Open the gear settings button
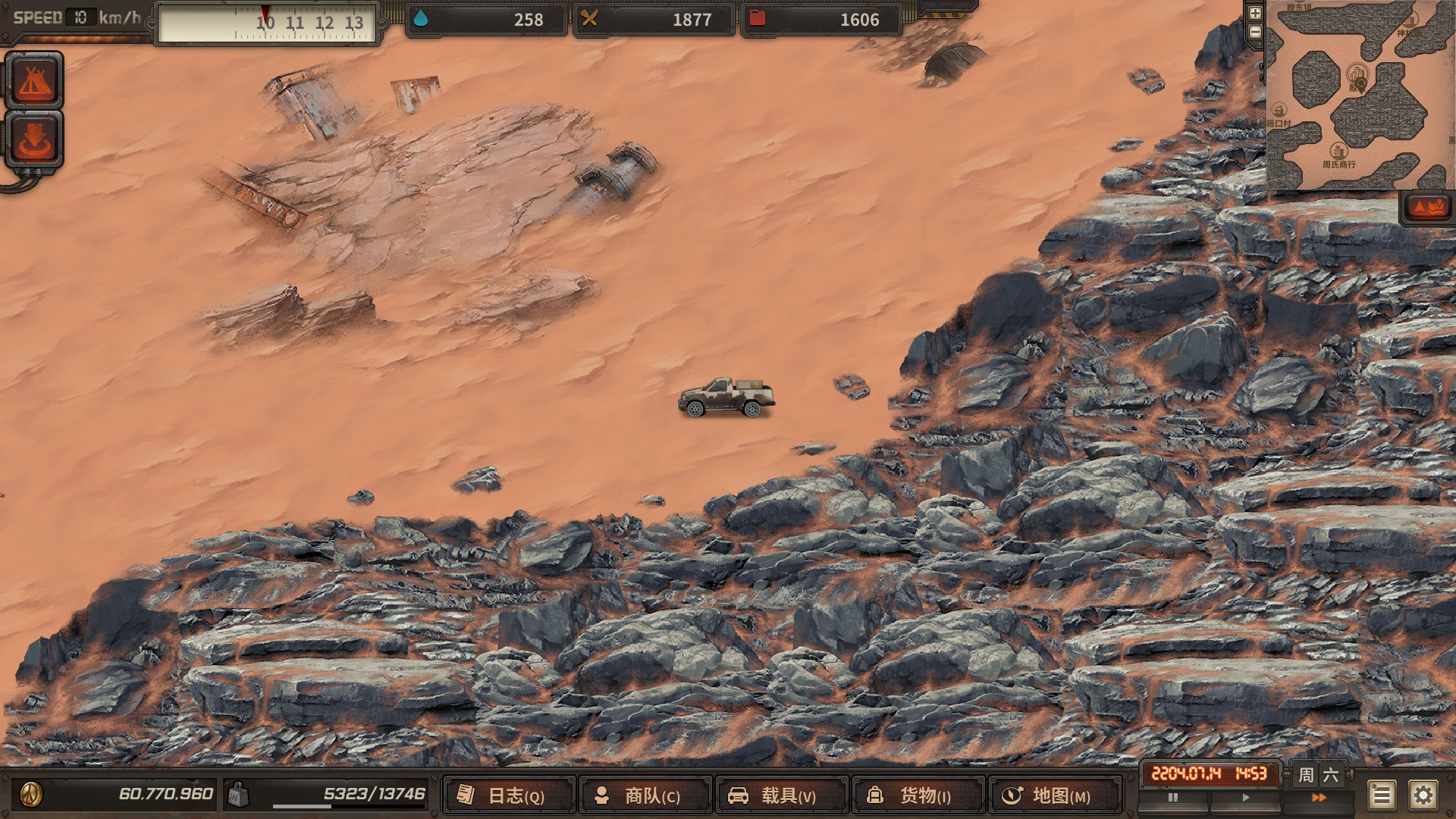This screenshot has height=819, width=1456. (1423, 795)
